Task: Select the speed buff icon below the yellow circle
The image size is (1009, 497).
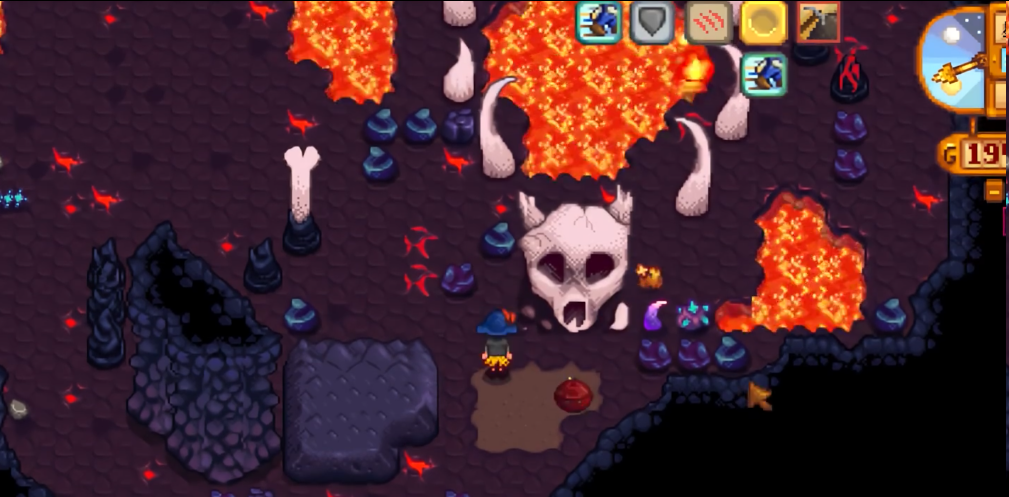Action: click(763, 75)
